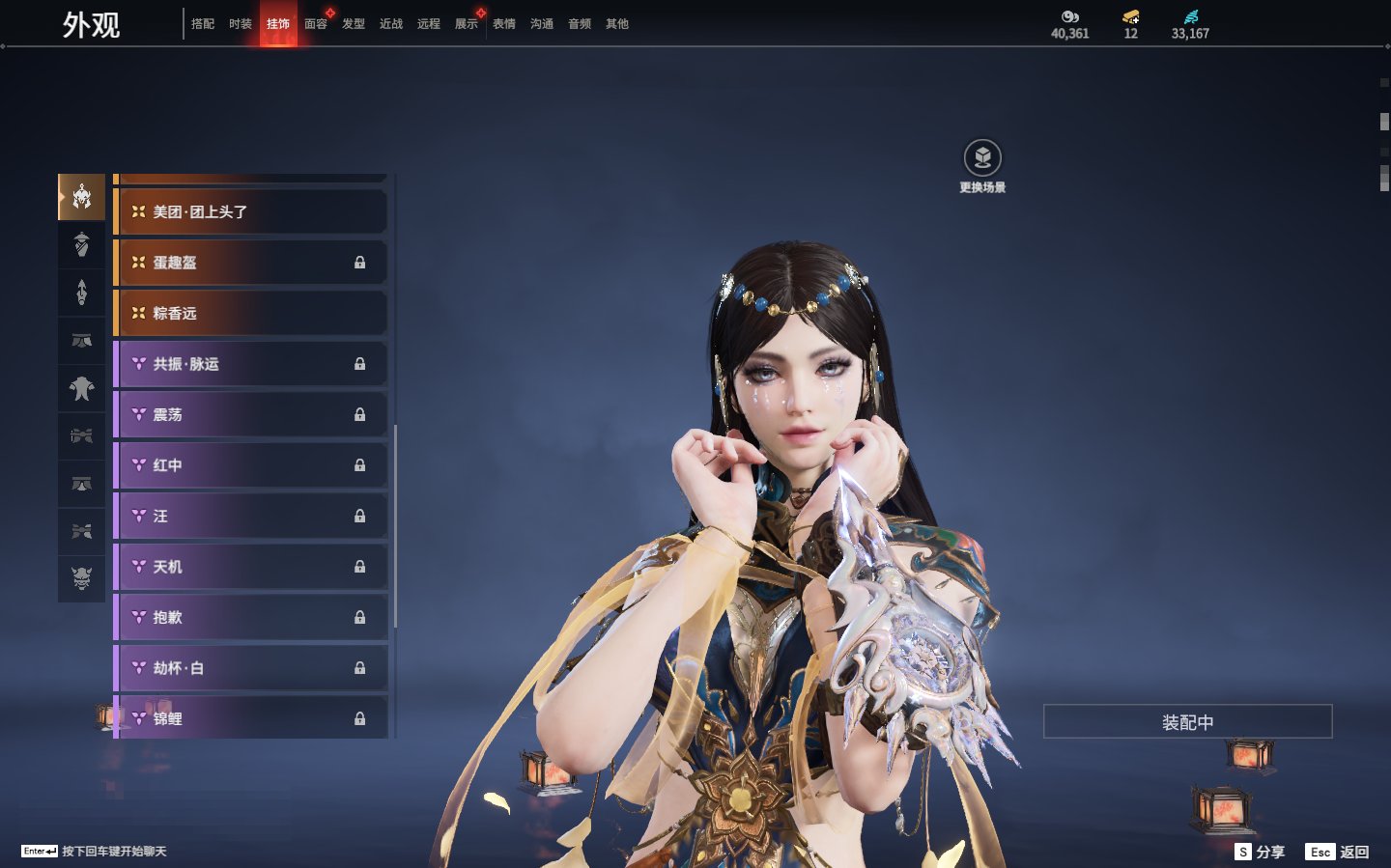Switch to the 其他 tab
This screenshot has height=868, width=1391.
[617, 24]
